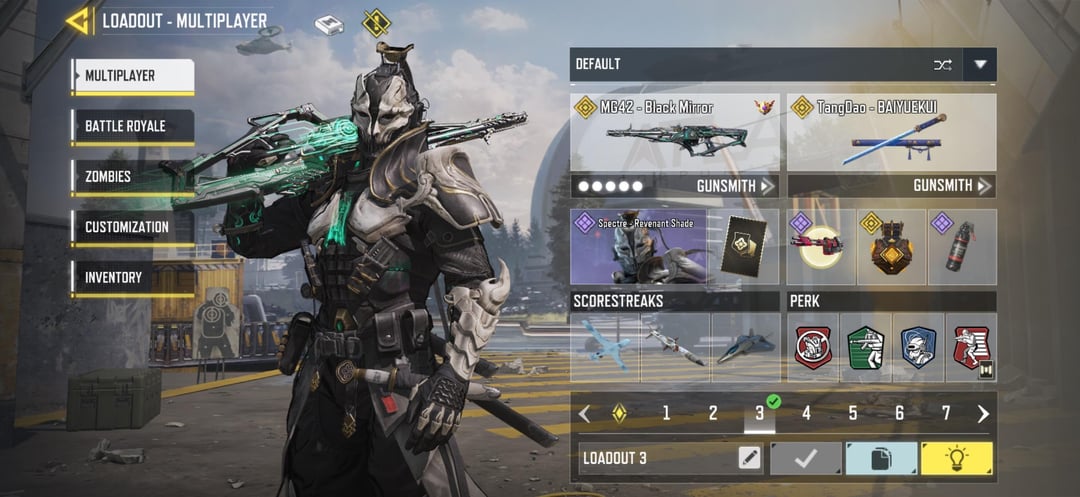
Task: Choose the Spectre Revenant Shade operator card
Action: pyautogui.click(x=638, y=247)
